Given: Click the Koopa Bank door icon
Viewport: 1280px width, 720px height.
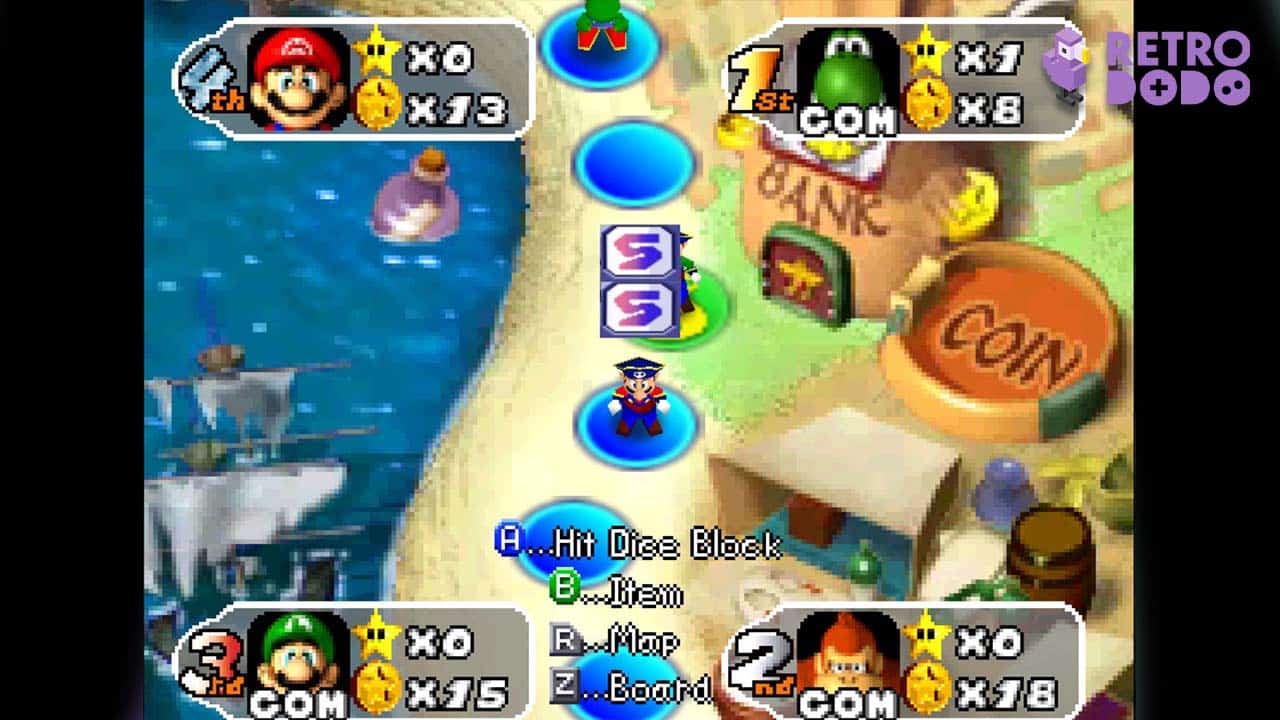Looking at the screenshot, I should point(800,275).
